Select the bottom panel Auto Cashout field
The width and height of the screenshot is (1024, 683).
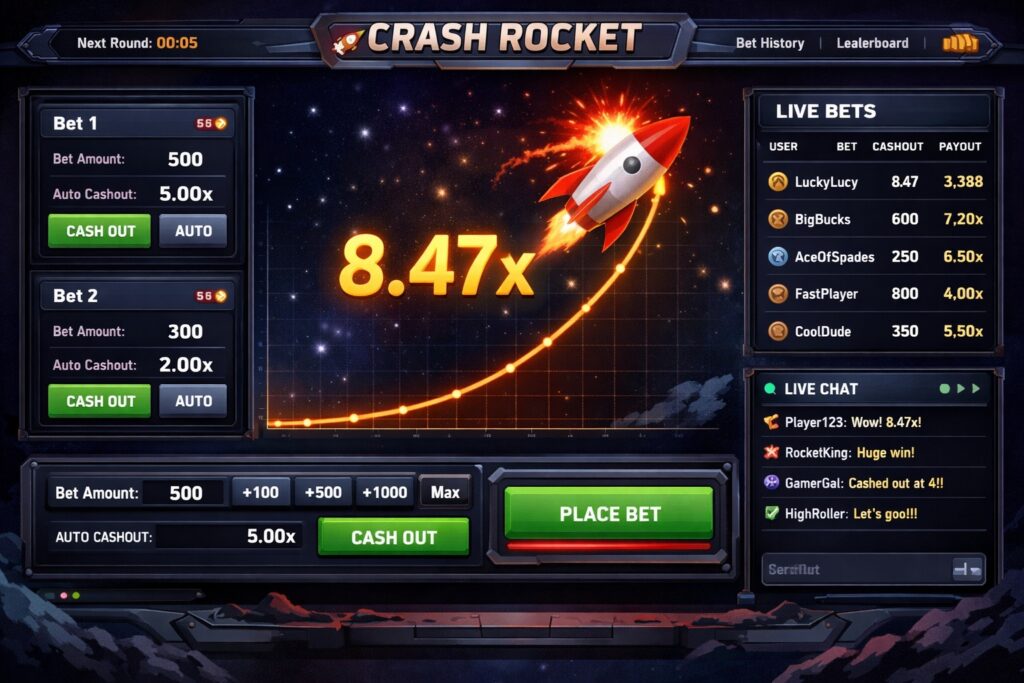point(230,537)
